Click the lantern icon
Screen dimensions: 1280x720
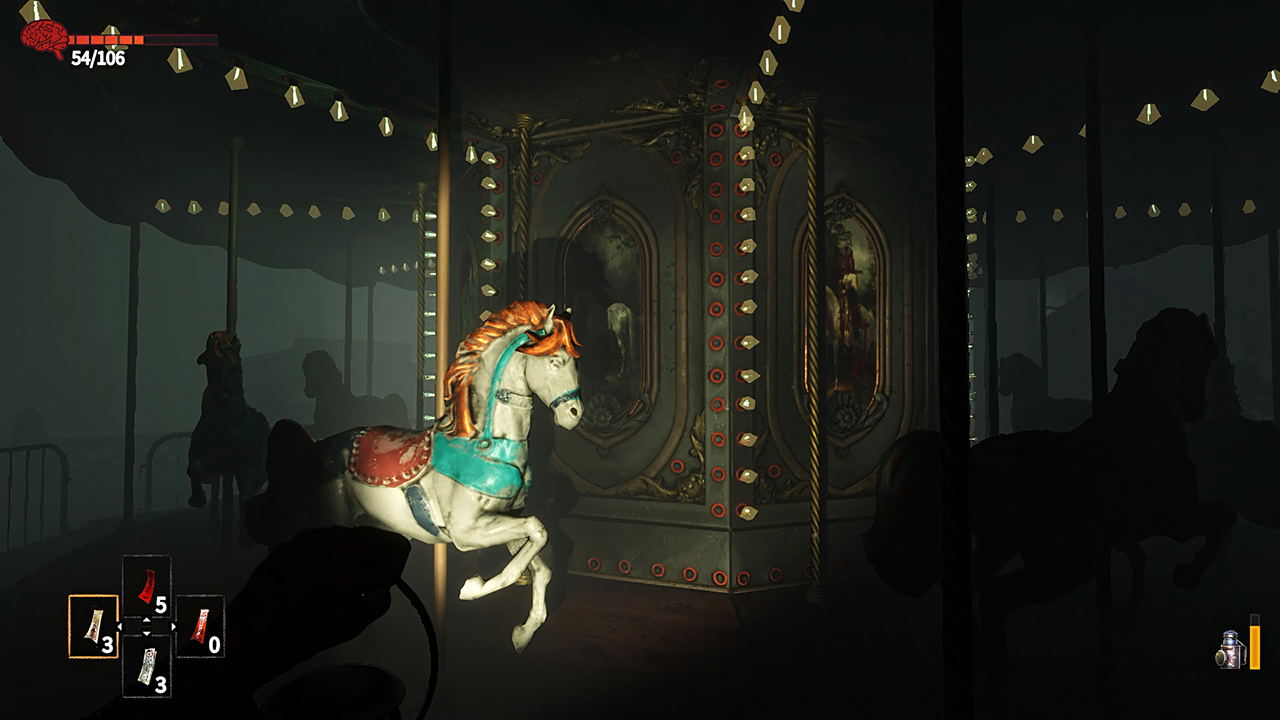pyautogui.click(x=1230, y=648)
